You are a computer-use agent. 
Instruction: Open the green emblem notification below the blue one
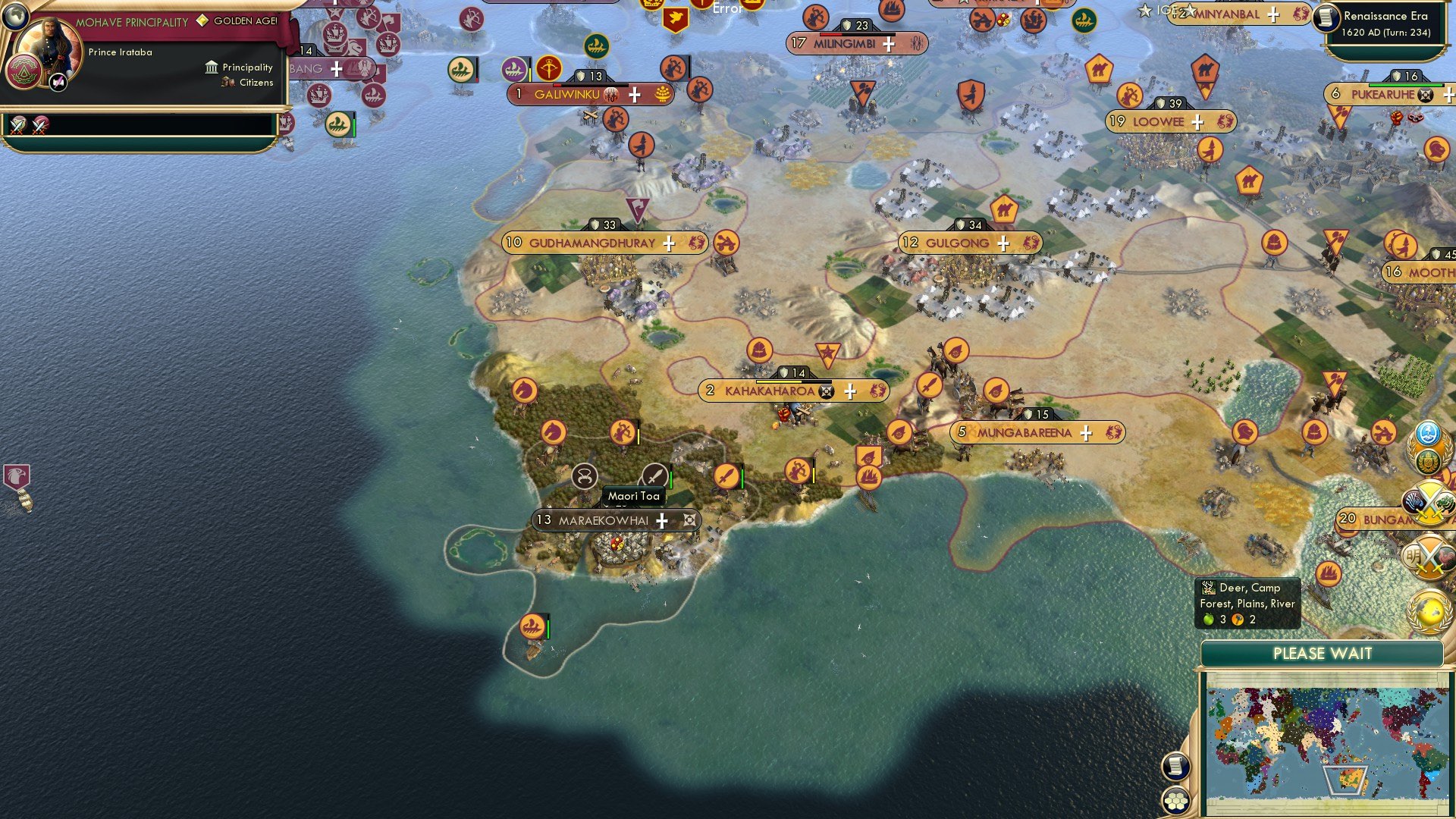coord(1426,461)
